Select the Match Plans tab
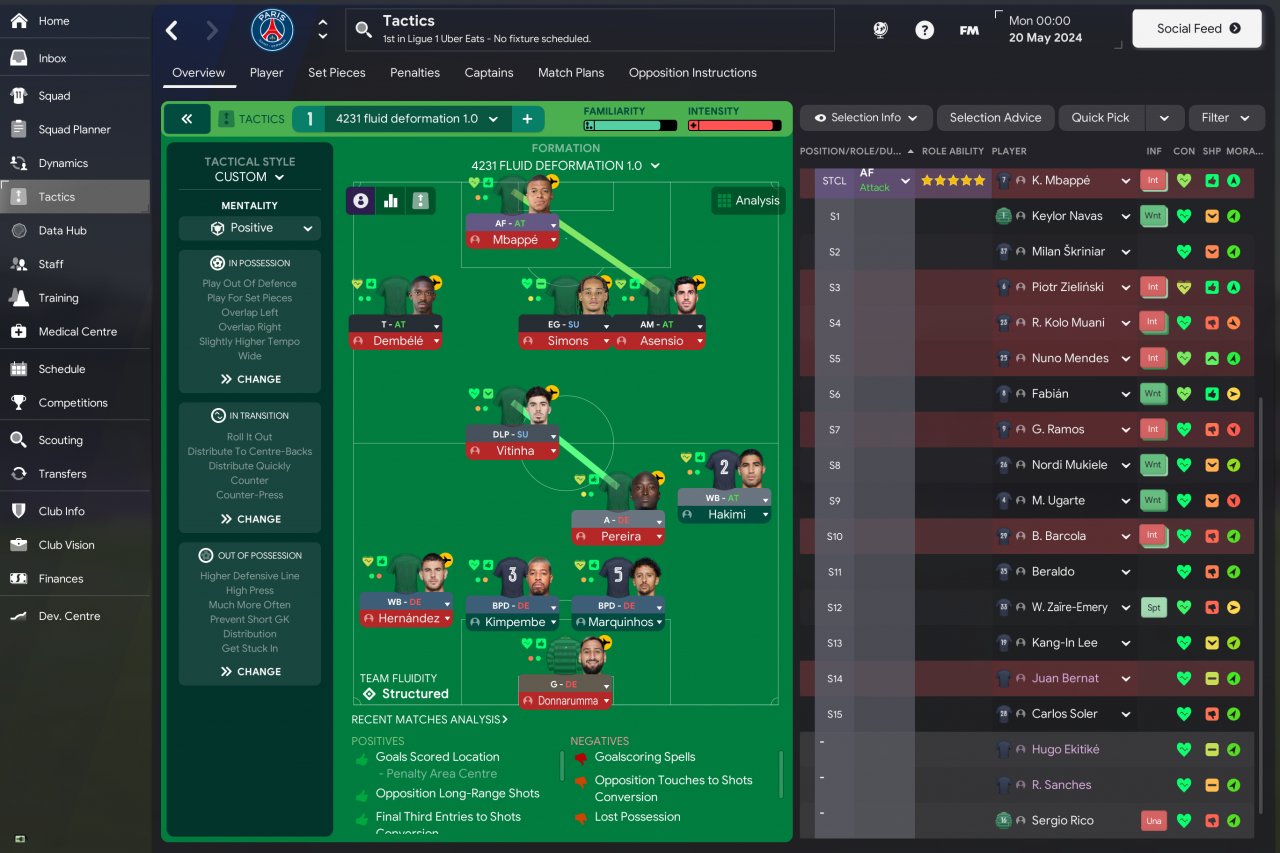The image size is (1280, 853). click(571, 73)
